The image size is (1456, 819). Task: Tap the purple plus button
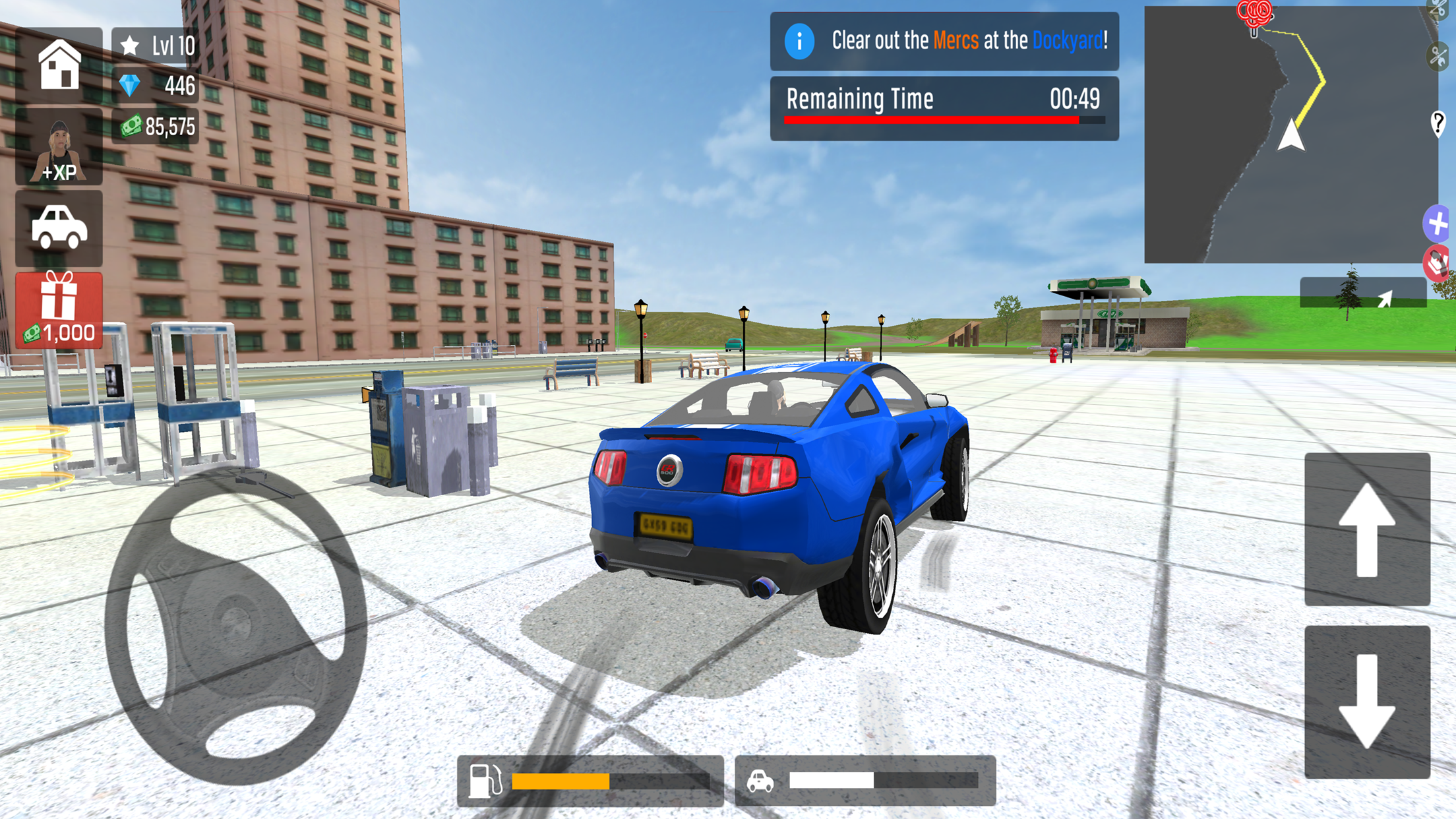click(1438, 224)
